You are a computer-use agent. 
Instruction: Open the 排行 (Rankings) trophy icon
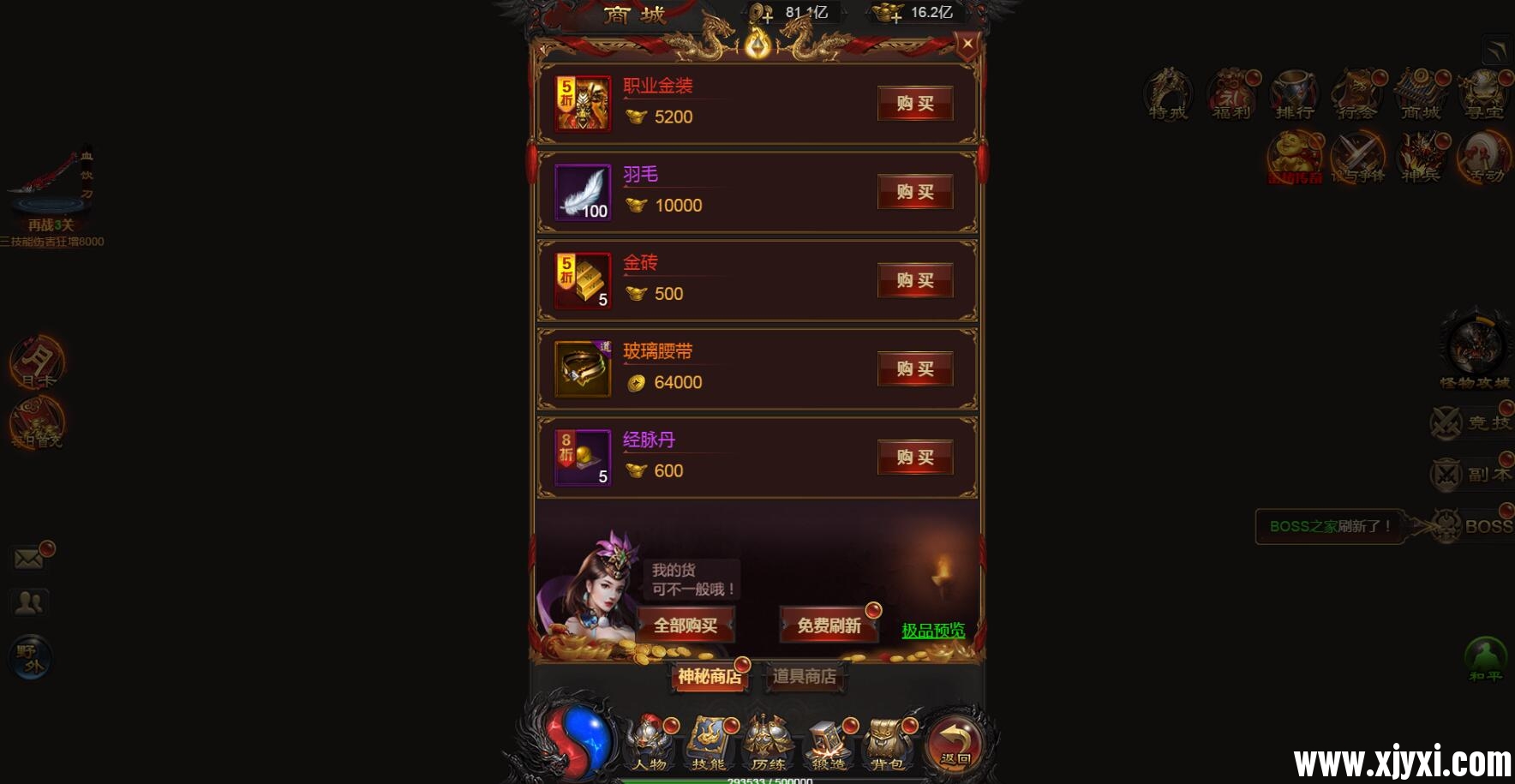(x=1295, y=94)
